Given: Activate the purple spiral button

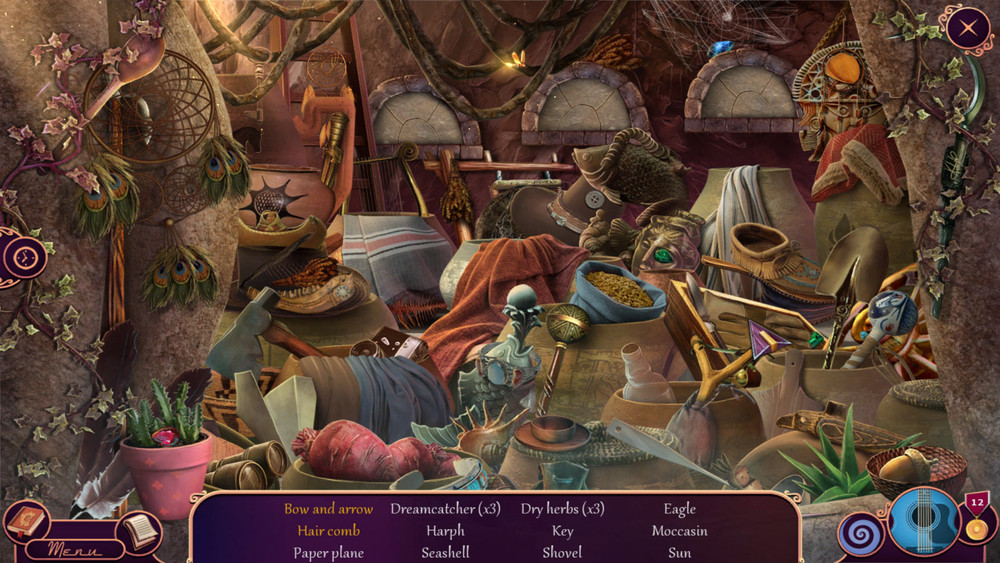Looking at the screenshot, I should [860, 533].
